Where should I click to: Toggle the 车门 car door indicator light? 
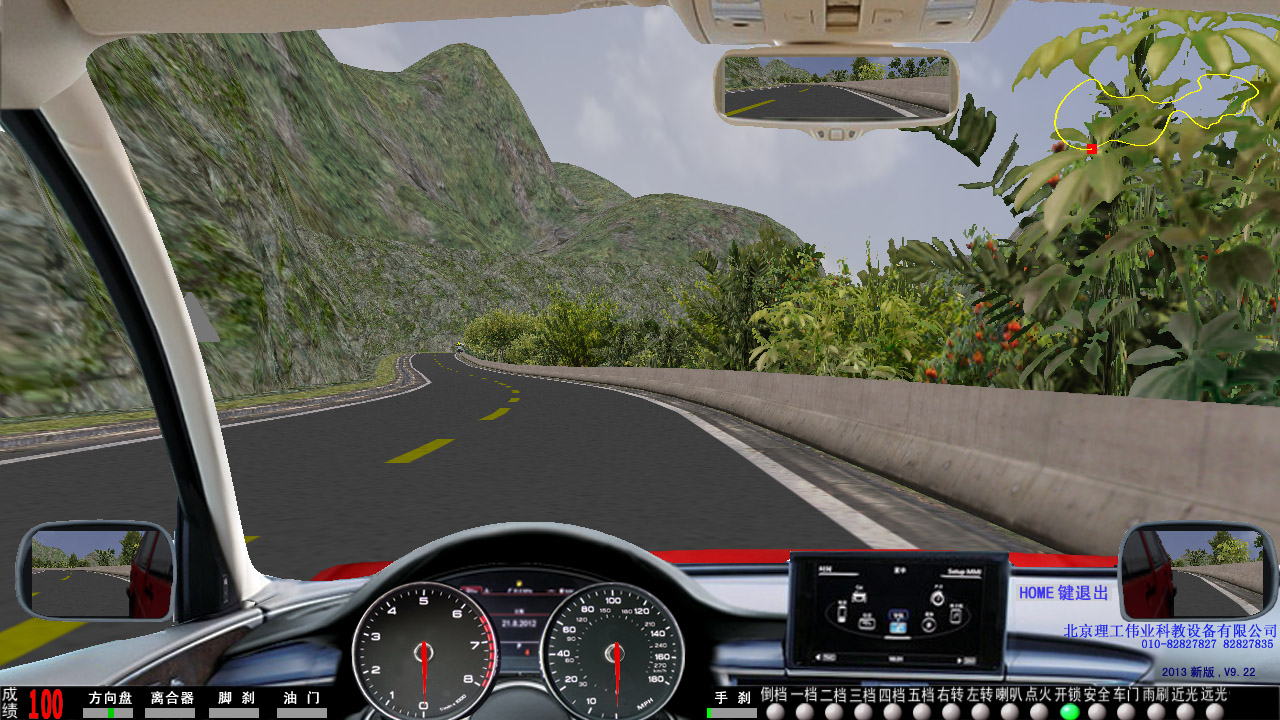coord(1127,712)
